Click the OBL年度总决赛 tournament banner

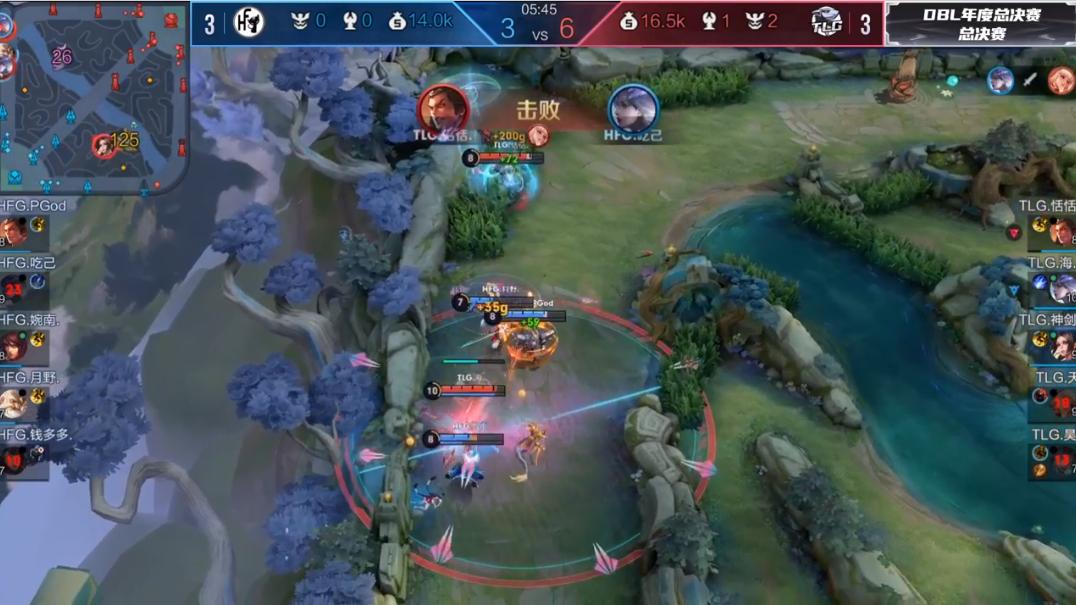(980, 23)
